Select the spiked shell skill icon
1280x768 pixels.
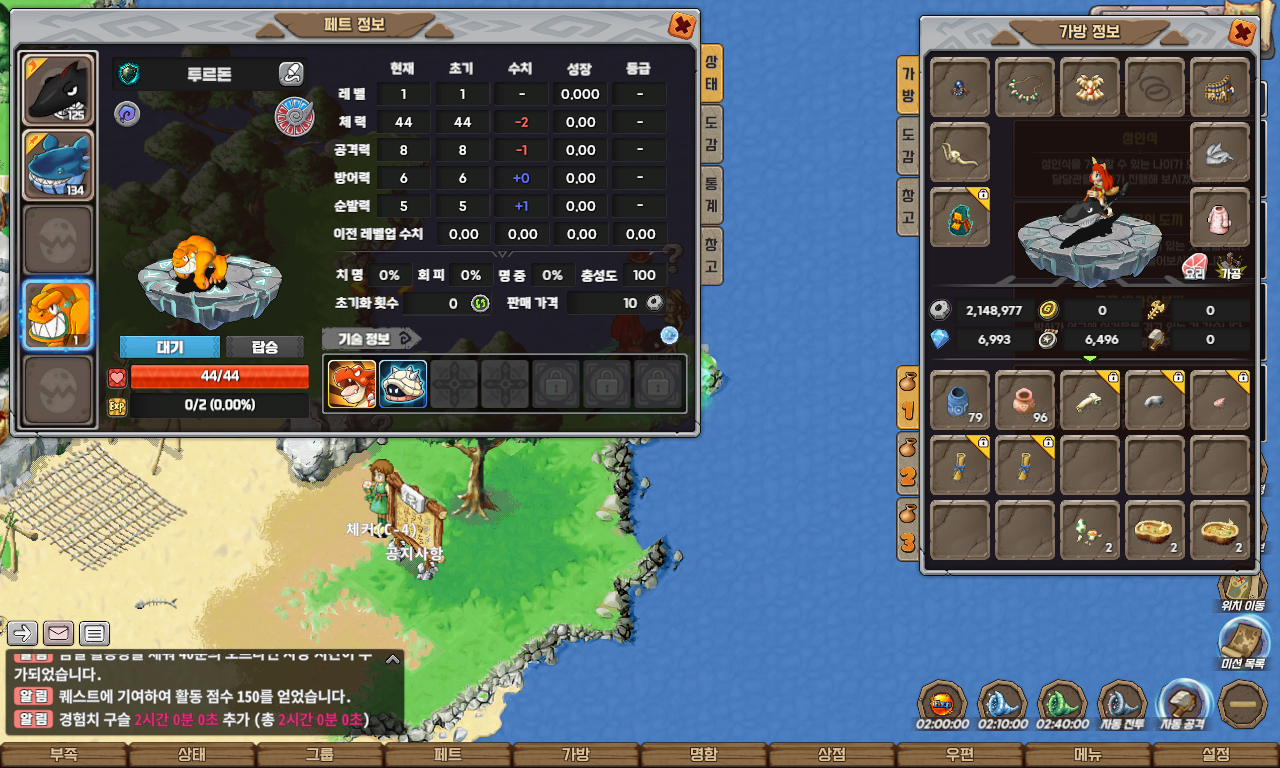(403, 384)
